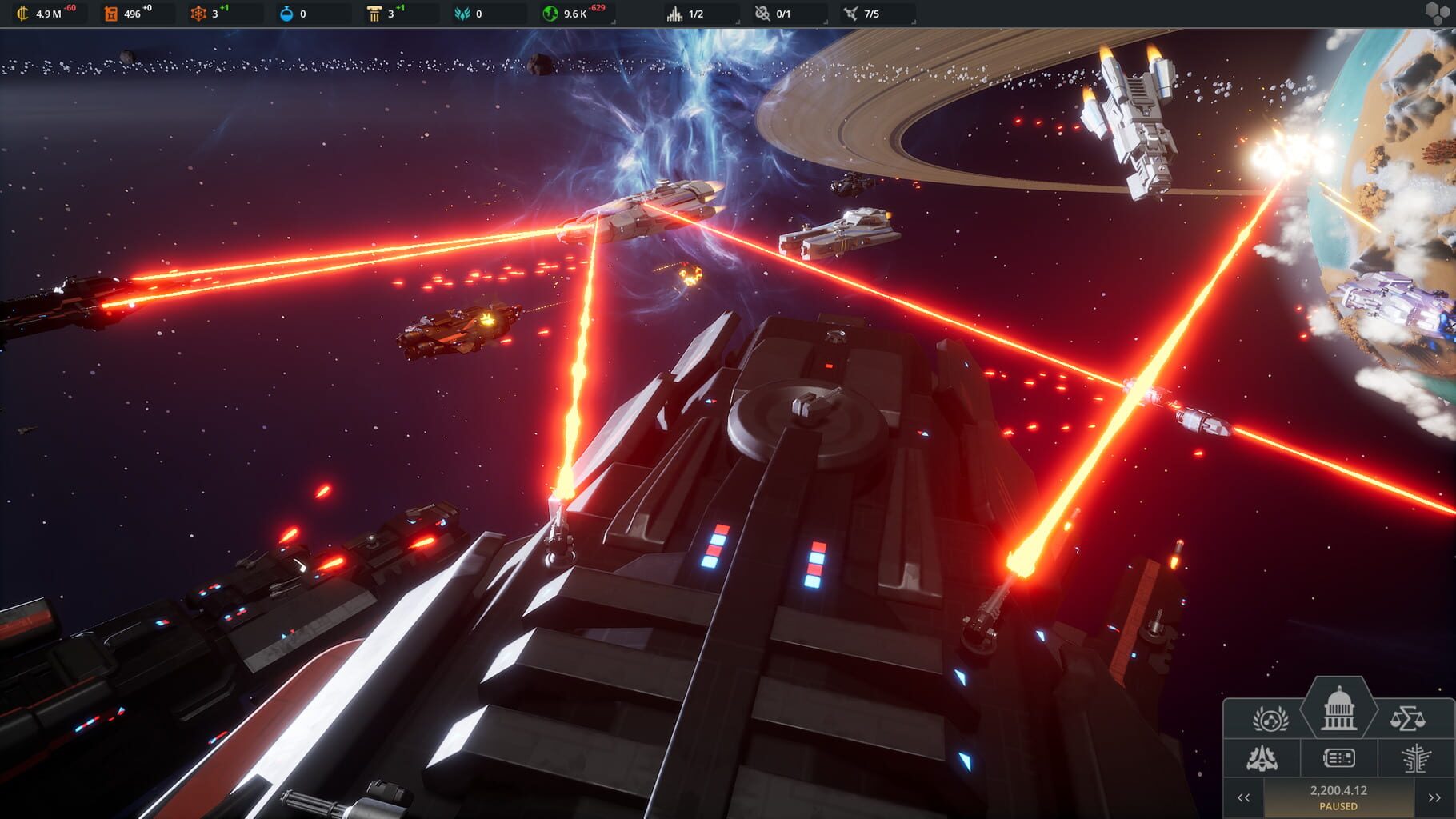Expand the 0/1 counter details arrow
The image size is (1456, 819).
[825, 22]
